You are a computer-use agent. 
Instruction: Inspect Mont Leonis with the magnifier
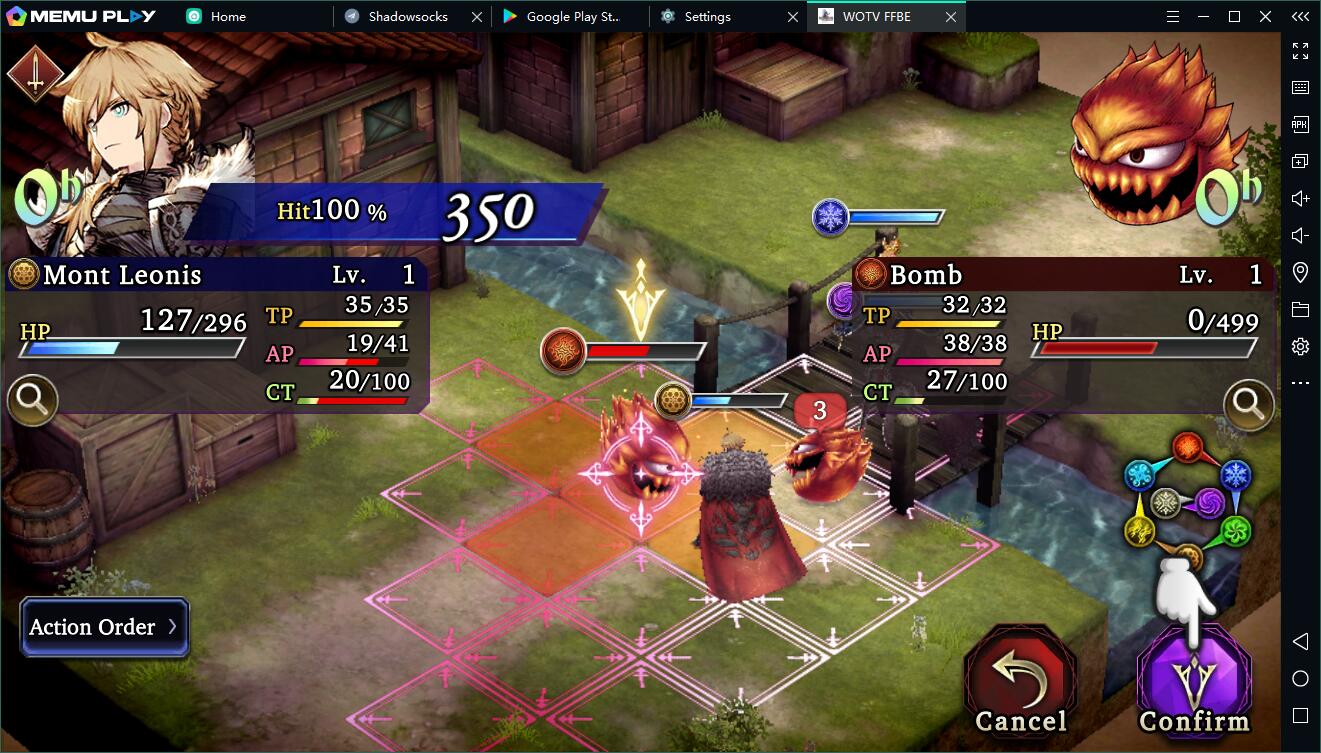[x=32, y=401]
